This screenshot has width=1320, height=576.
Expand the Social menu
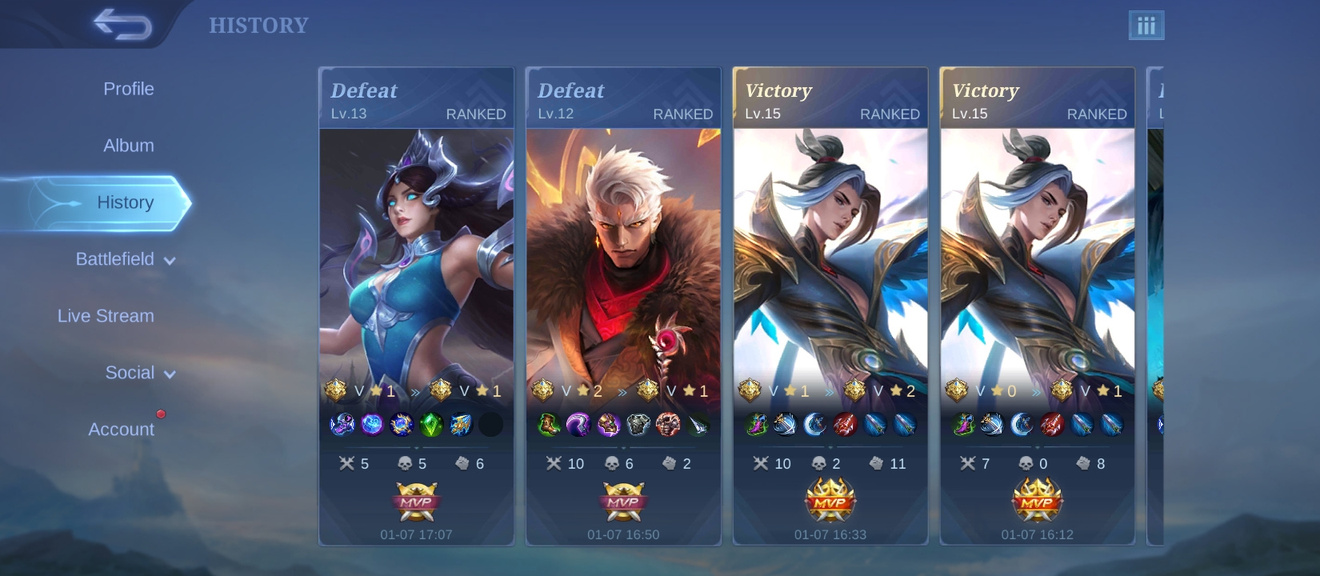click(140, 373)
